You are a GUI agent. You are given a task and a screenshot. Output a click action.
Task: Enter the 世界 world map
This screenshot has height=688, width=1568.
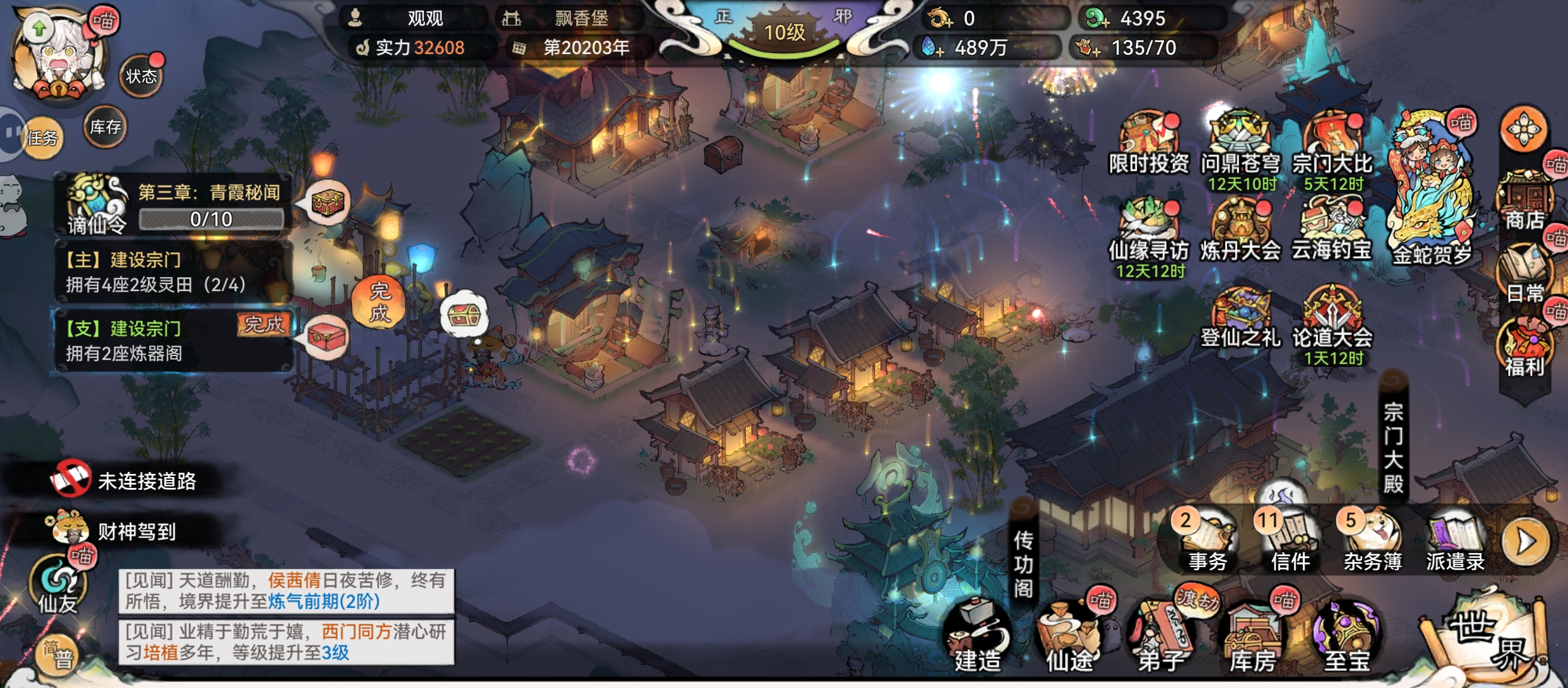point(1485,637)
